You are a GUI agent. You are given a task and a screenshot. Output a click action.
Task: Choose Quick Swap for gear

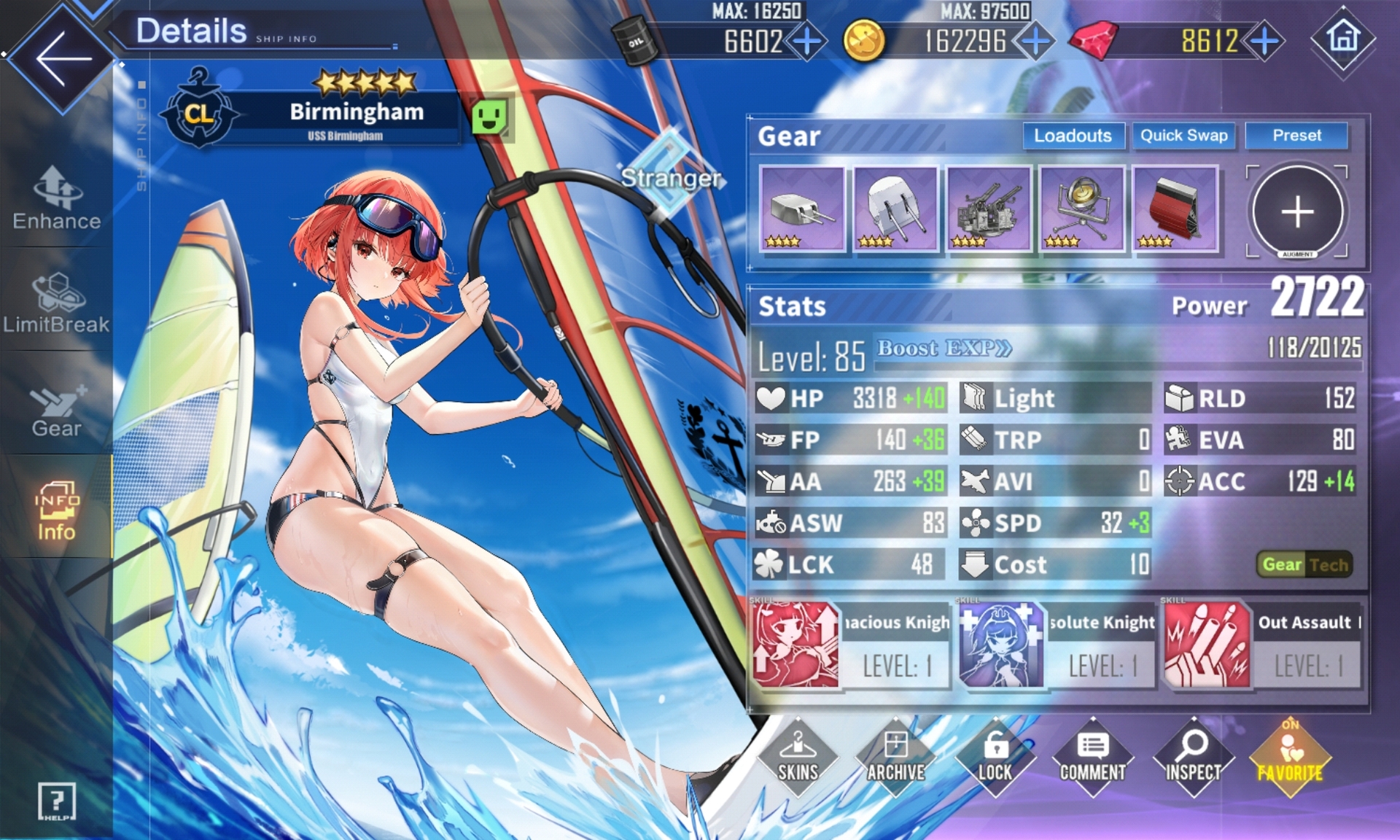pos(1183,136)
